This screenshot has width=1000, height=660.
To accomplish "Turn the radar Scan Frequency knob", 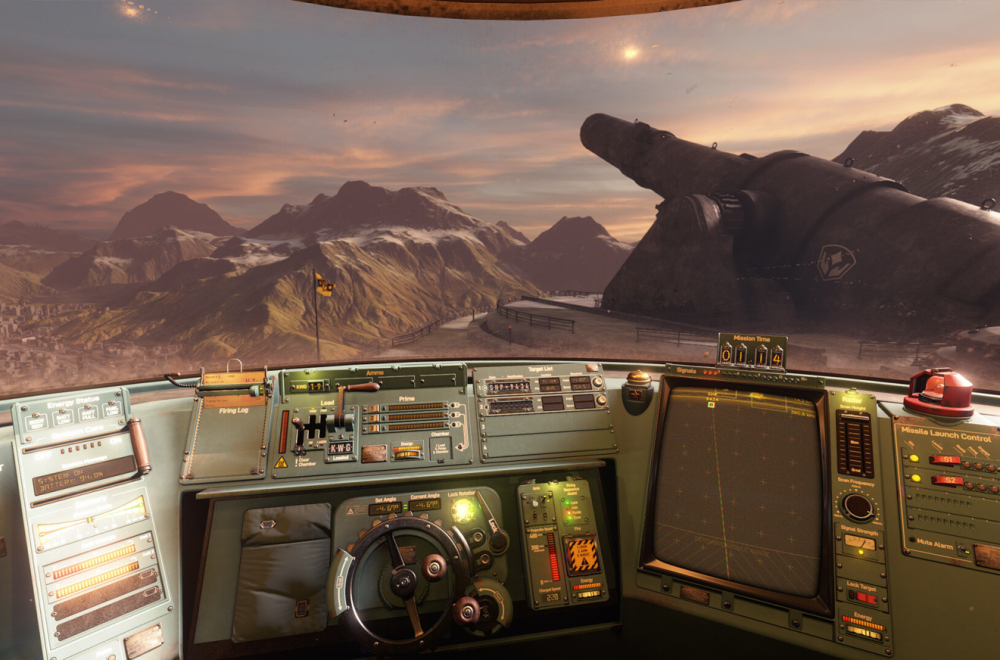I will click(857, 505).
